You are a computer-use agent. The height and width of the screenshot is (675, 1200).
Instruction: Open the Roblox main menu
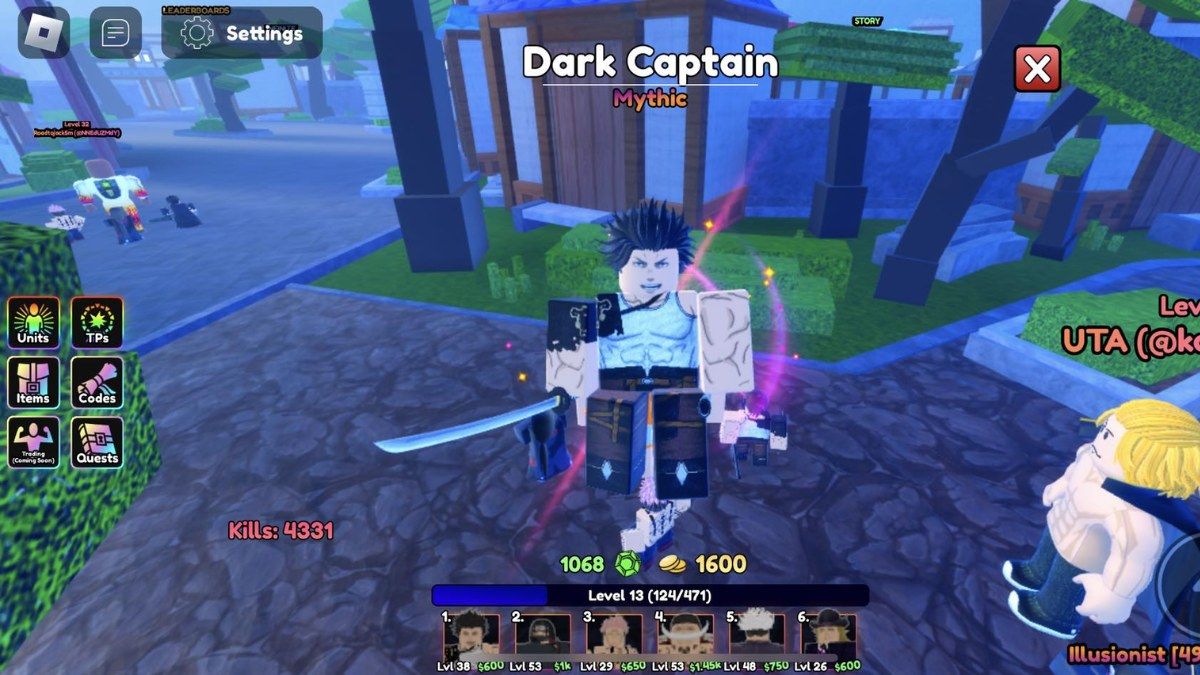[x=44, y=33]
